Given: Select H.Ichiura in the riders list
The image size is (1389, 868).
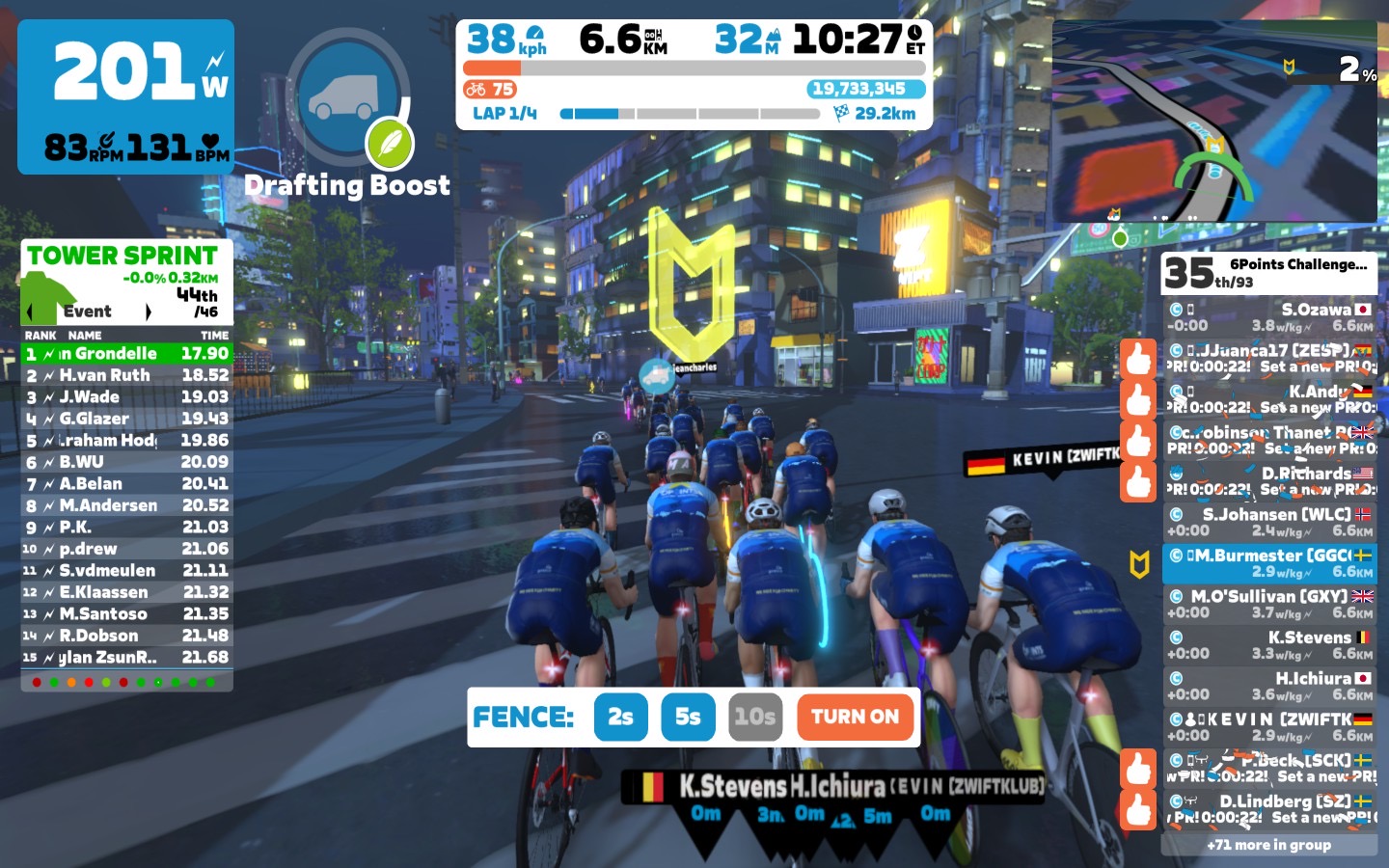Looking at the screenshot, I should coord(1268,686).
